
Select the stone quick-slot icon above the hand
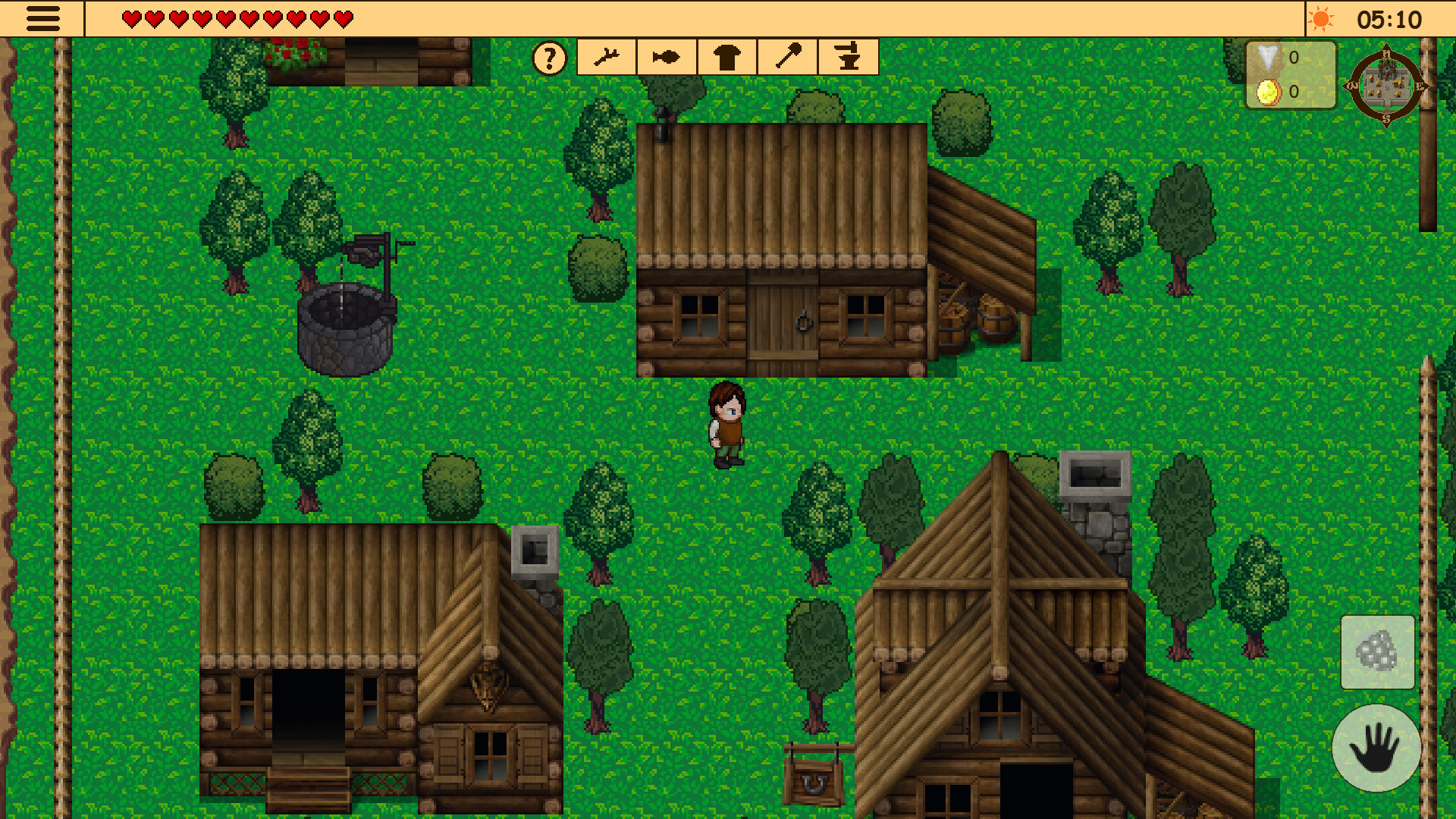click(1377, 651)
